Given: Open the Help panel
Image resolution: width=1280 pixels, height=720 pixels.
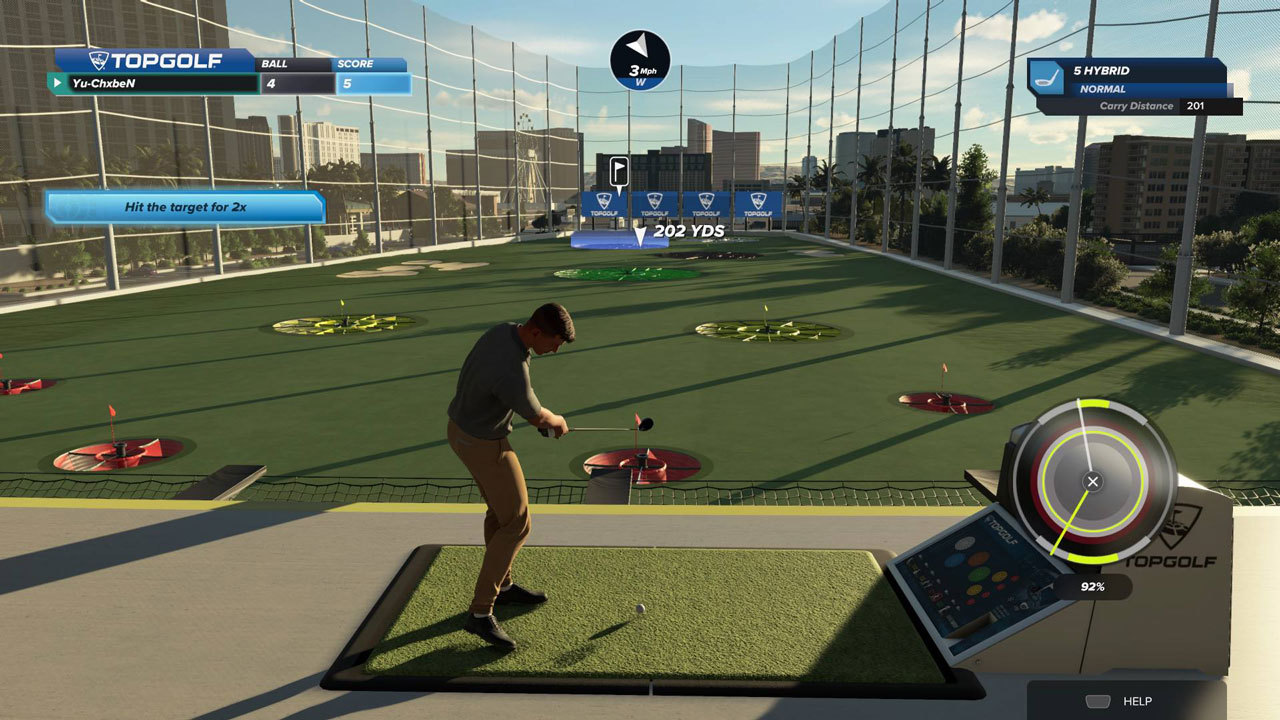Looking at the screenshot, I should point(1126,701).
